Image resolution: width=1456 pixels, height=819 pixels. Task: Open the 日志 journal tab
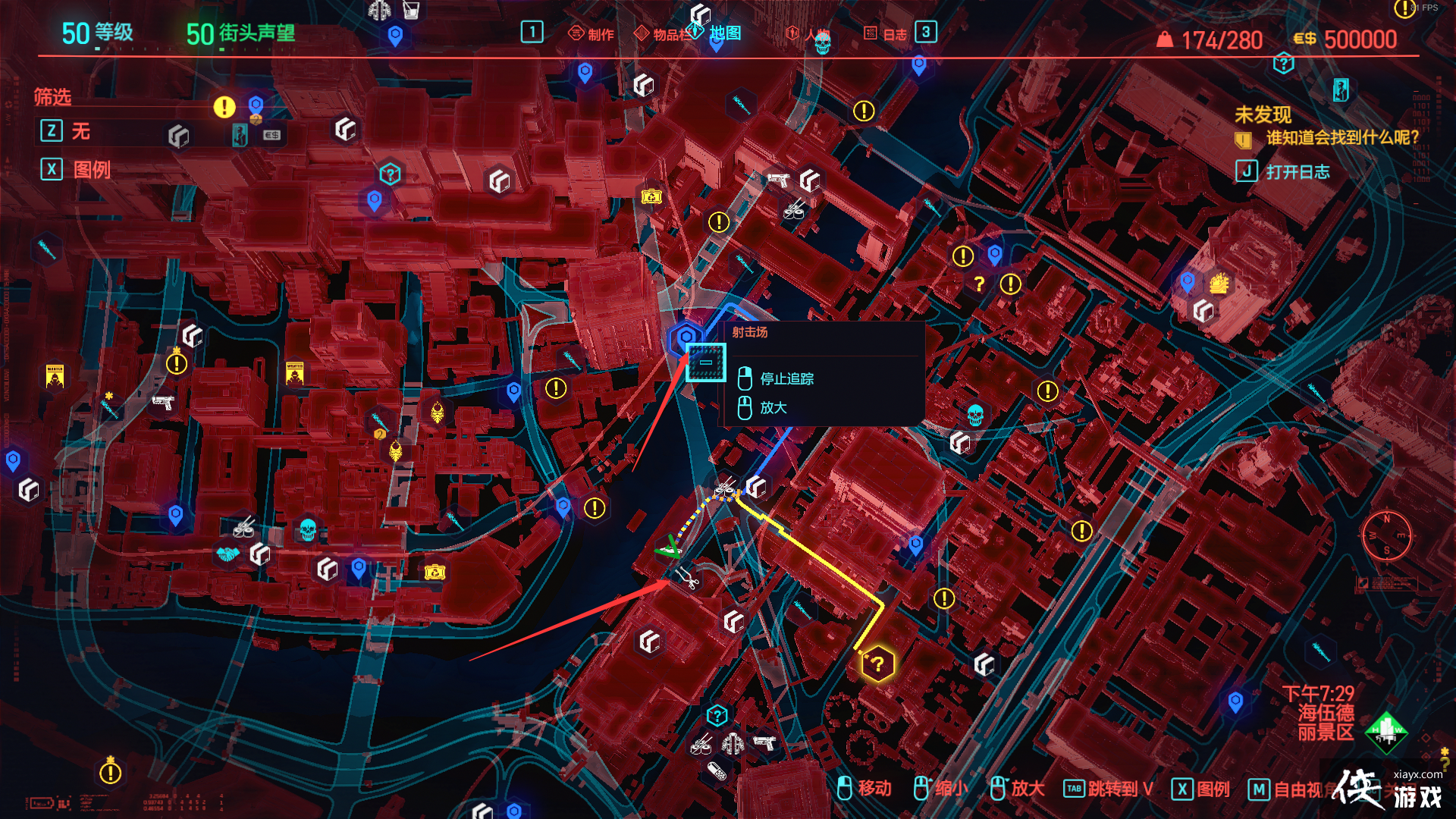coord(896,33)
